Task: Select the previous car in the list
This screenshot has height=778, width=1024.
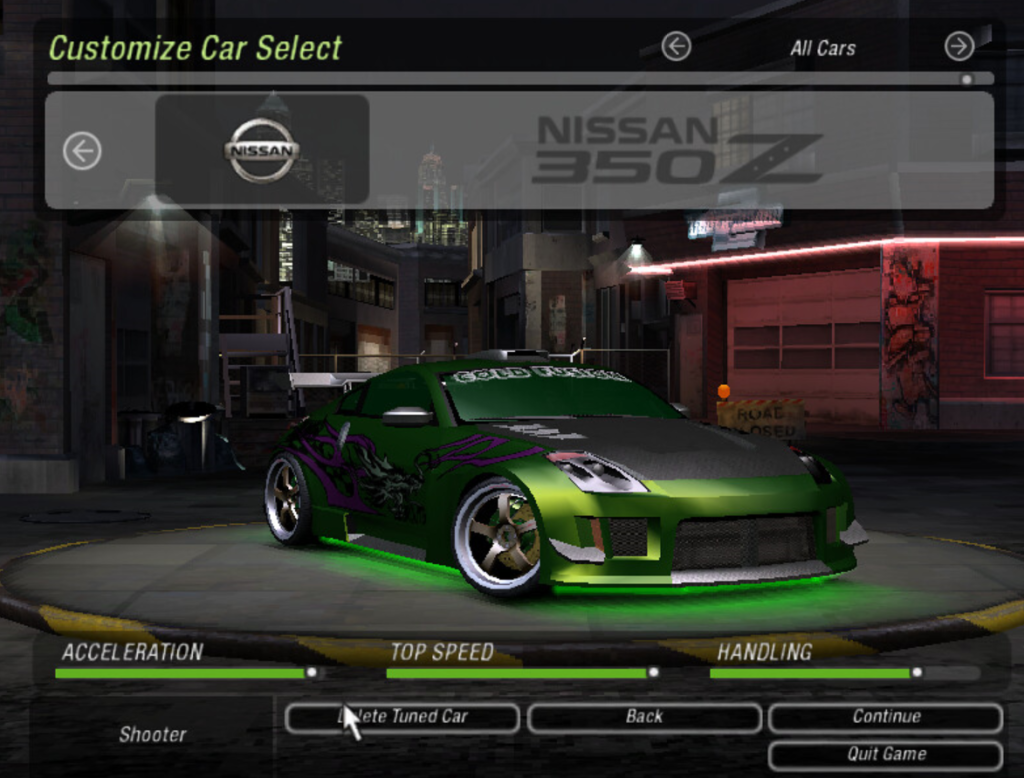Action: (x=82, y=151)
